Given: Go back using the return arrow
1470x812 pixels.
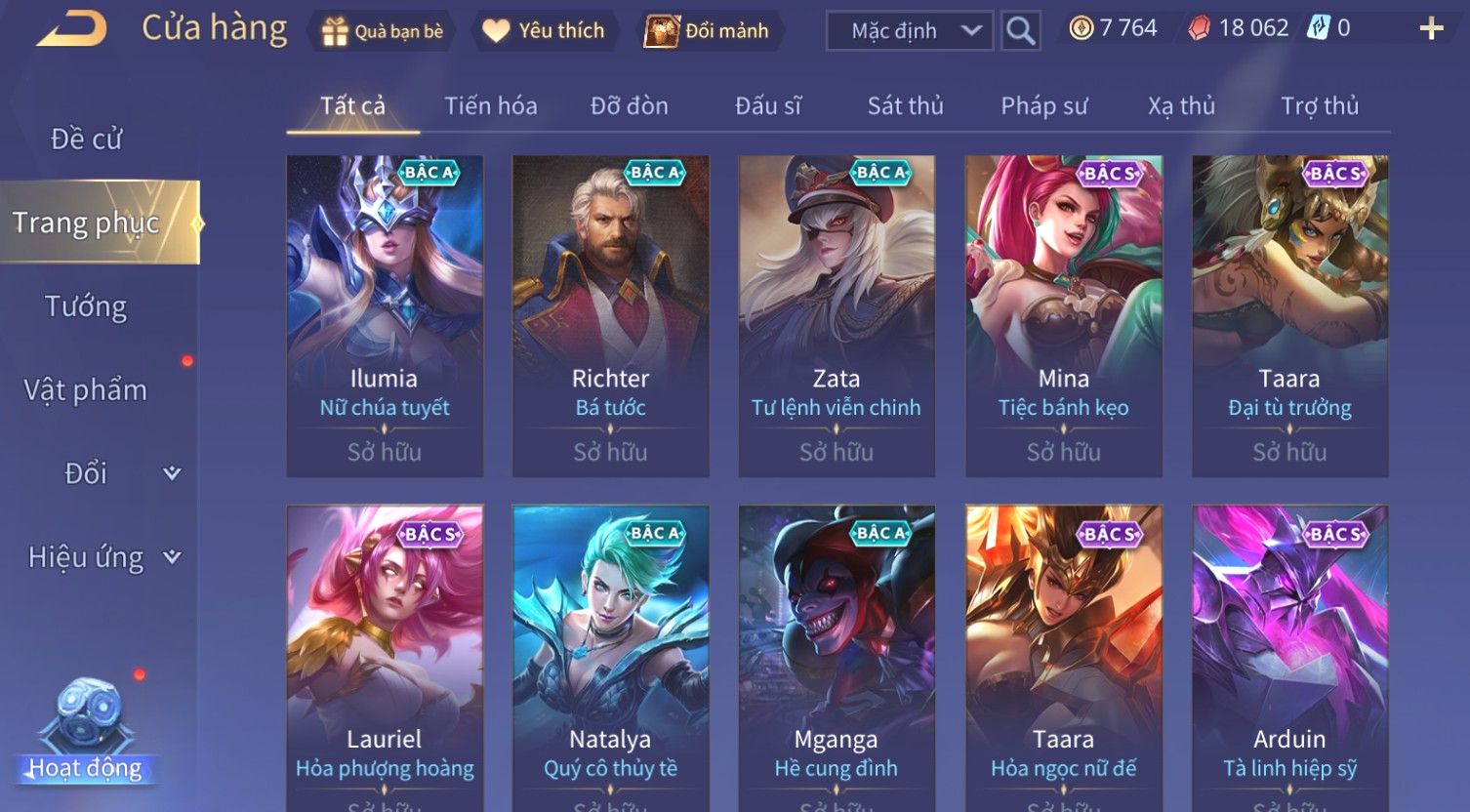Looking at the screenshot, I should pos(71,29).
